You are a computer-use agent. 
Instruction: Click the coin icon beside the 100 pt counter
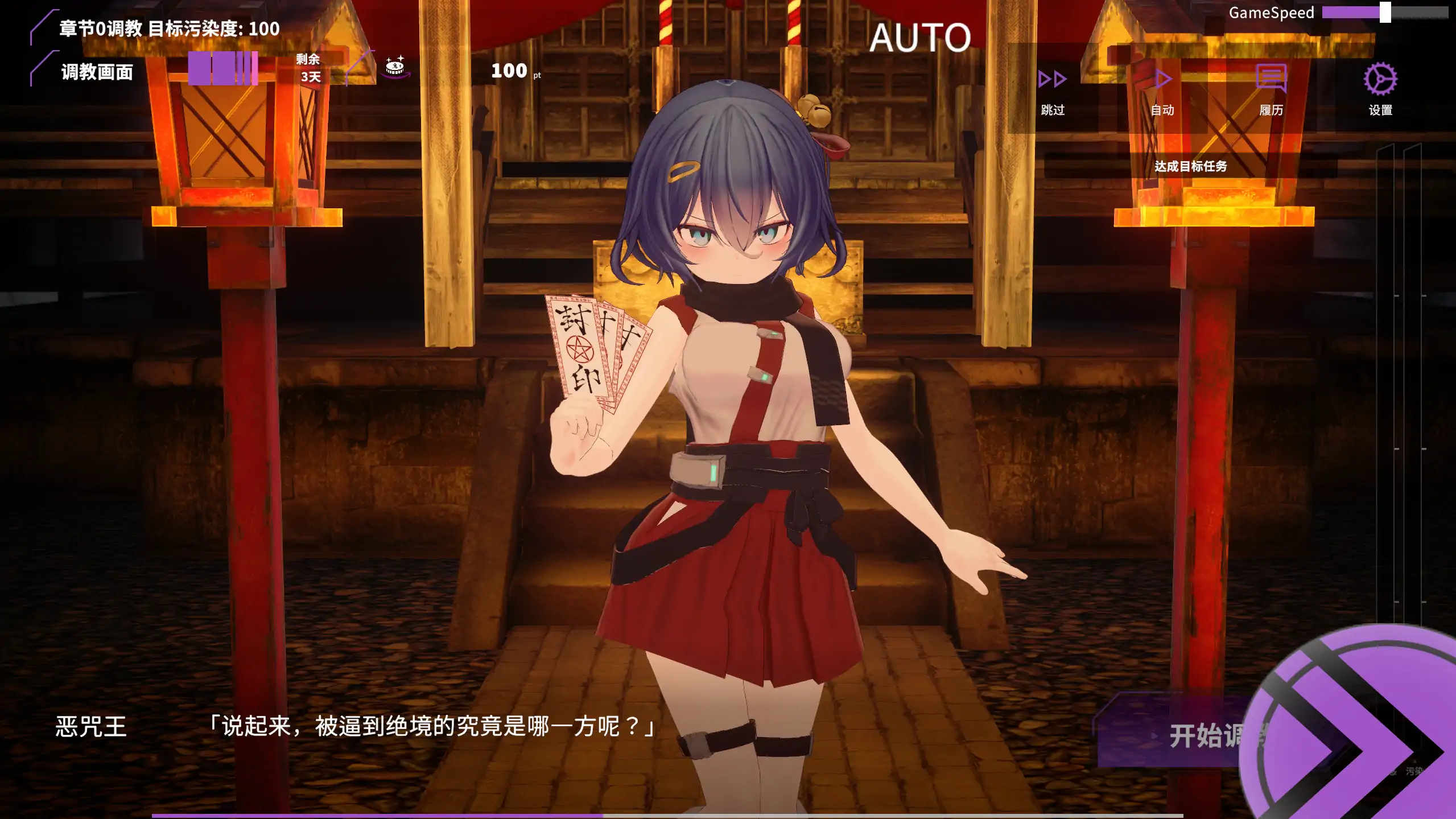(x=394, y=68)
